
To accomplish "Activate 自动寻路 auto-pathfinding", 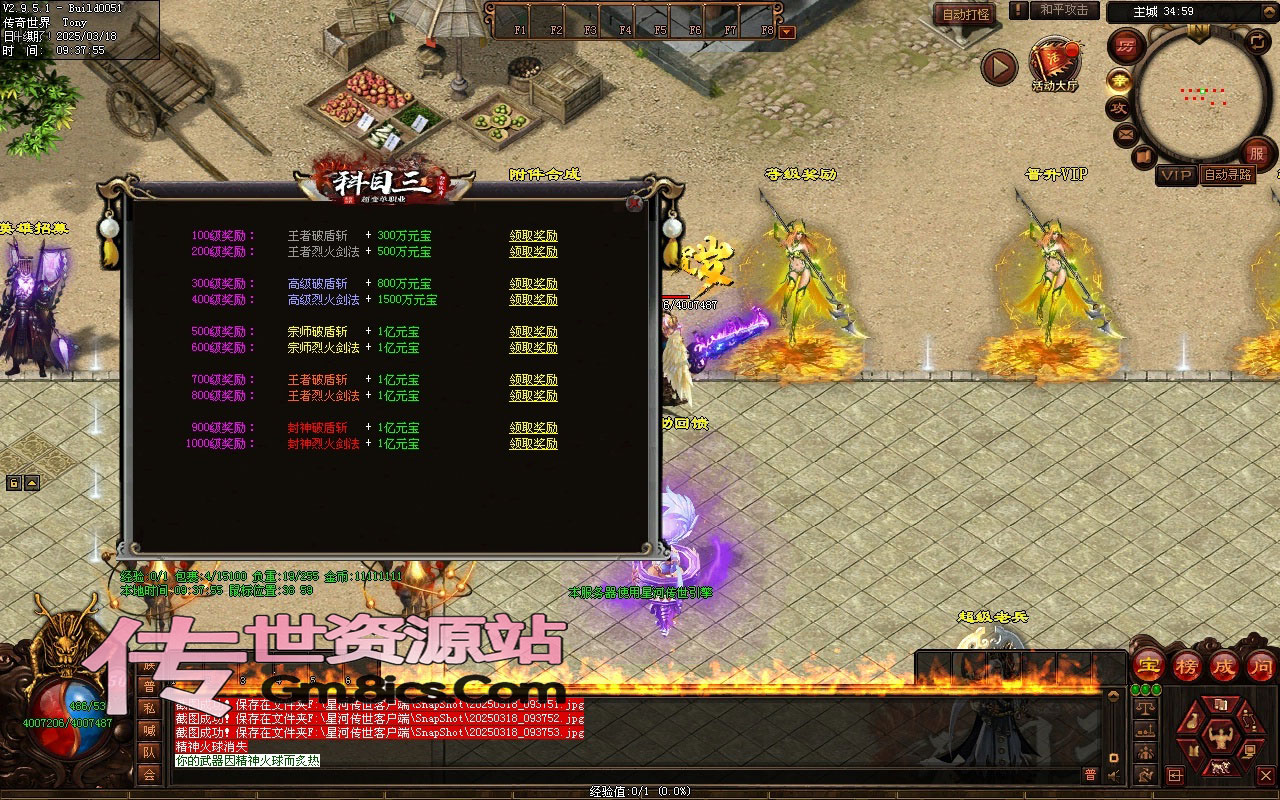I will pos(1228,175).
